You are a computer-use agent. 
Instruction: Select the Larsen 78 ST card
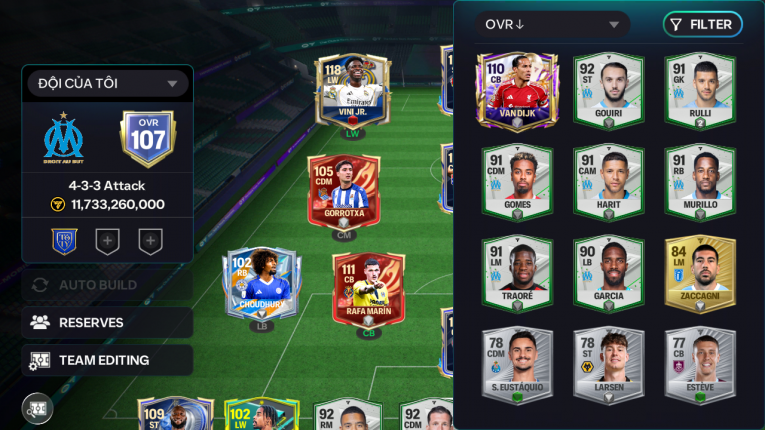(x=607, y=365)
